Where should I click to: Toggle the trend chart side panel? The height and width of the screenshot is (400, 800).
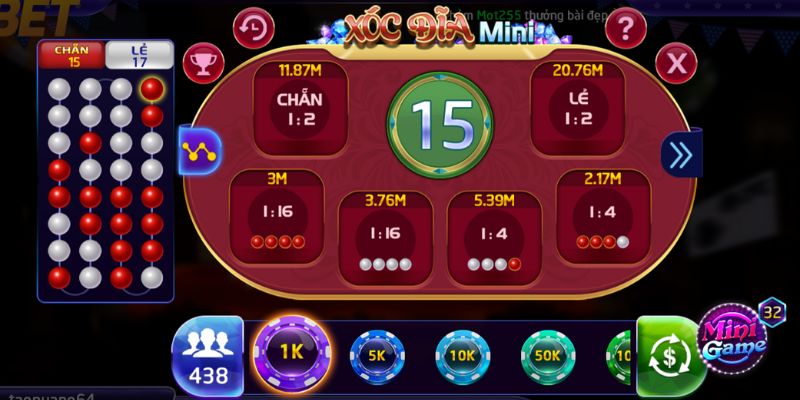point(199,152)
